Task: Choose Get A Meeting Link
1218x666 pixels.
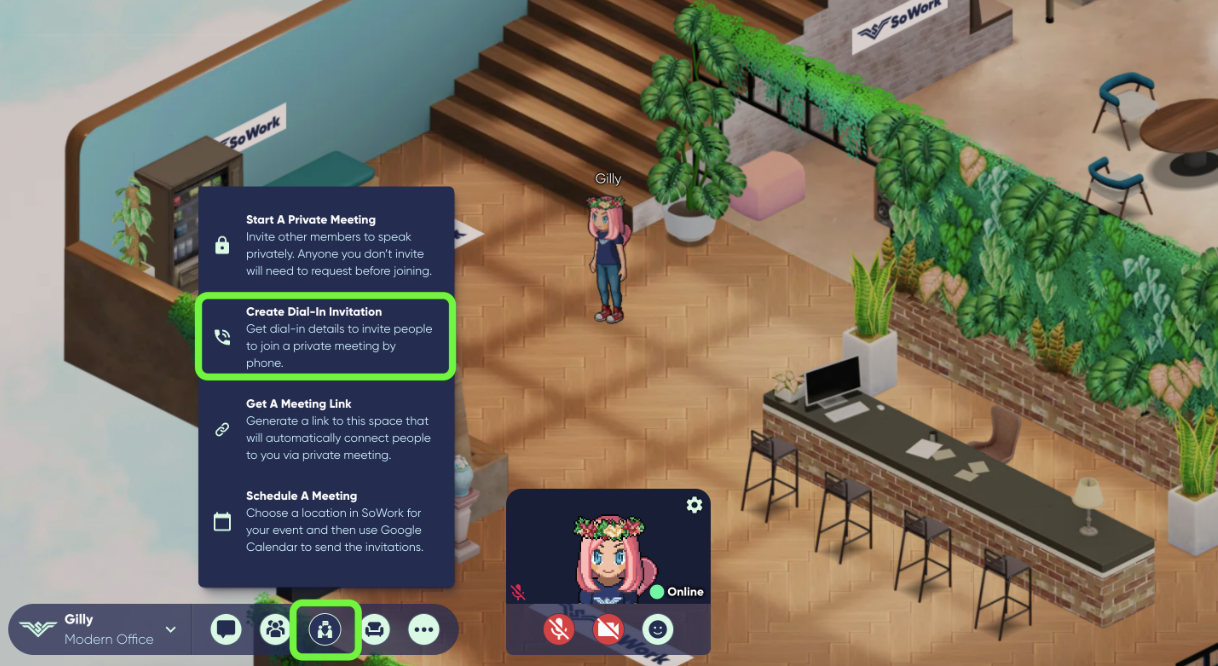Action: click(326, 429)
